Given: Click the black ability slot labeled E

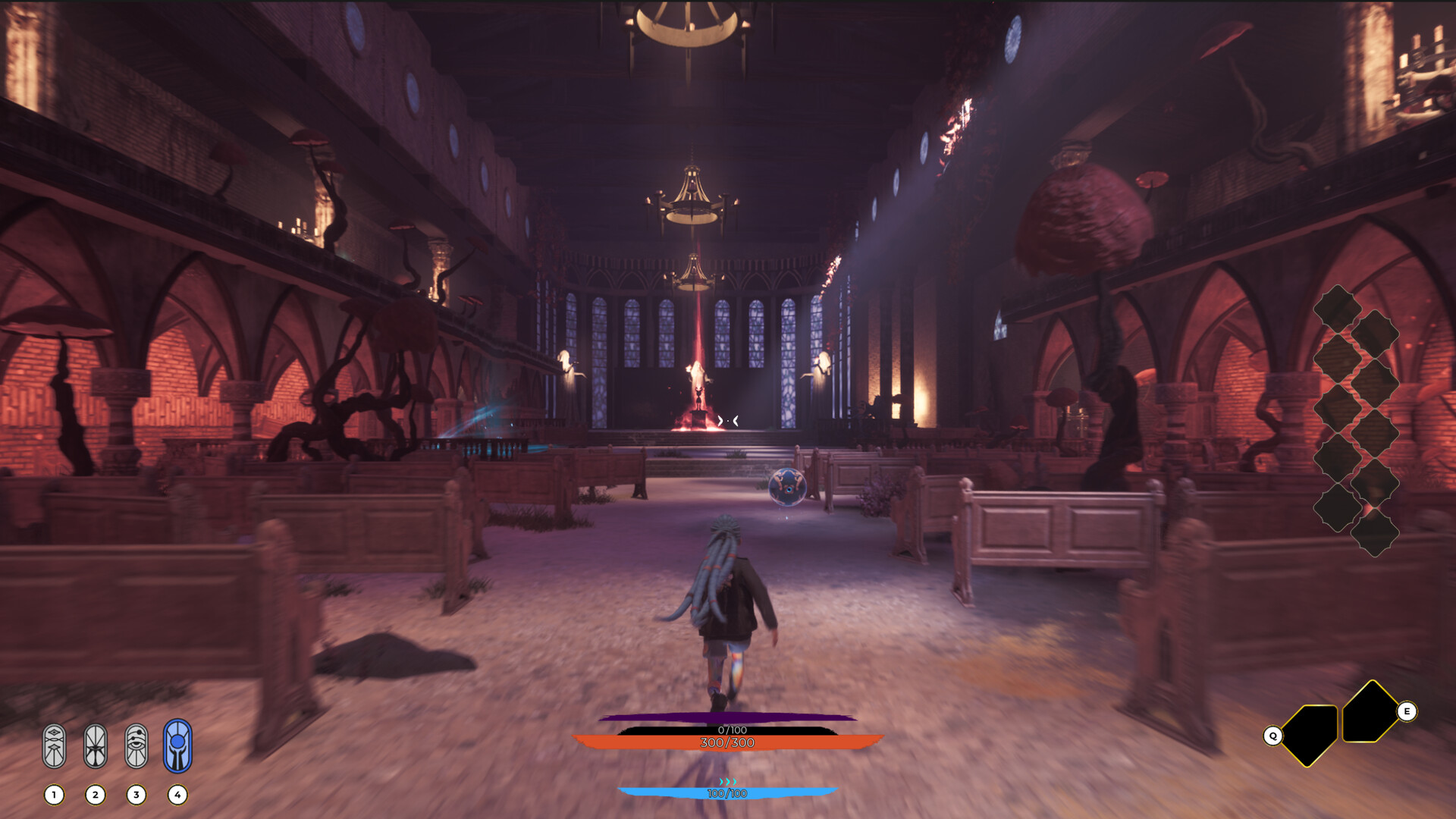Looking at the screenshot, I should point(1370,711).
